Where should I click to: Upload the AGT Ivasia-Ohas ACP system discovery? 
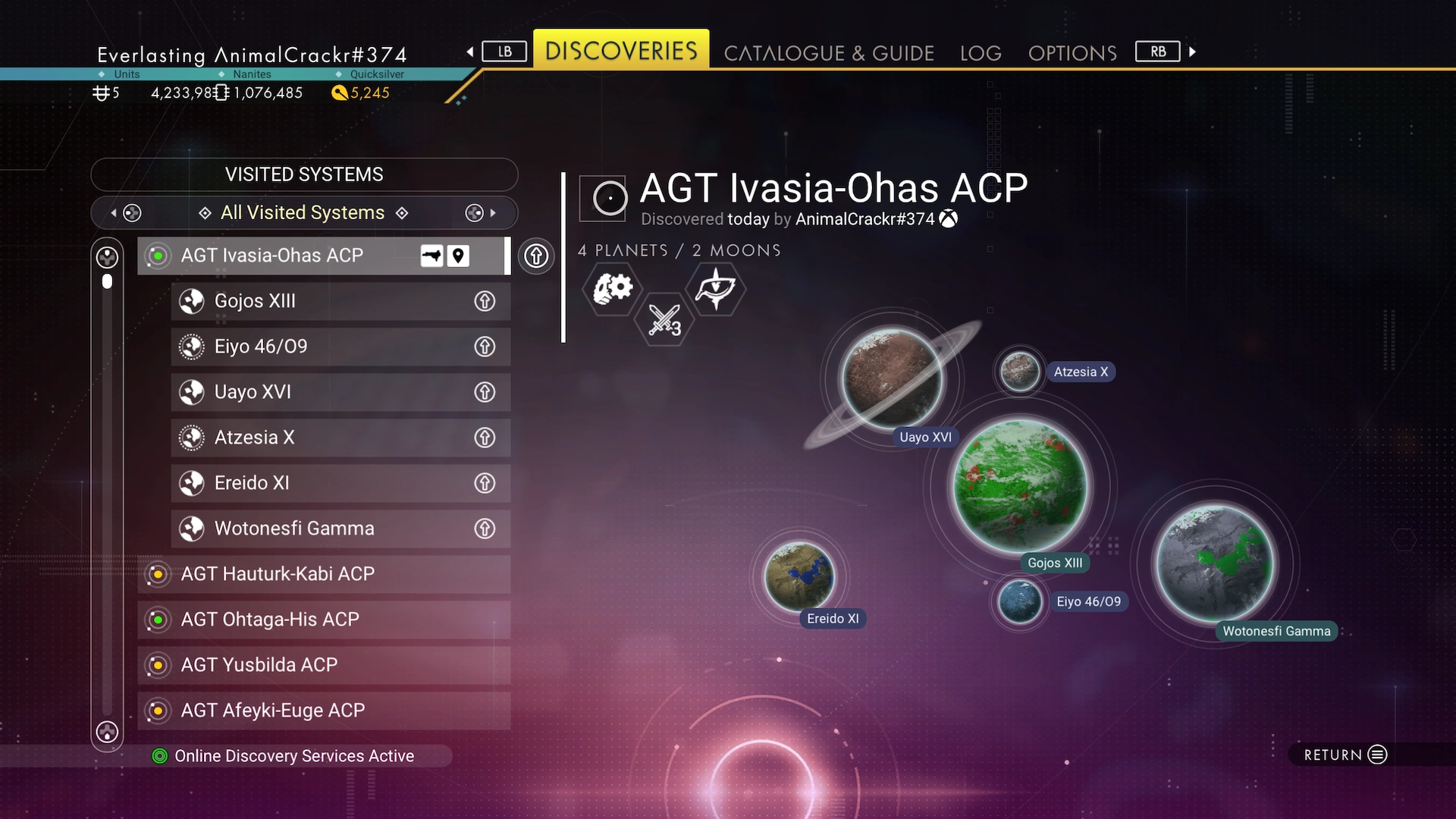(x=536, y=256)
